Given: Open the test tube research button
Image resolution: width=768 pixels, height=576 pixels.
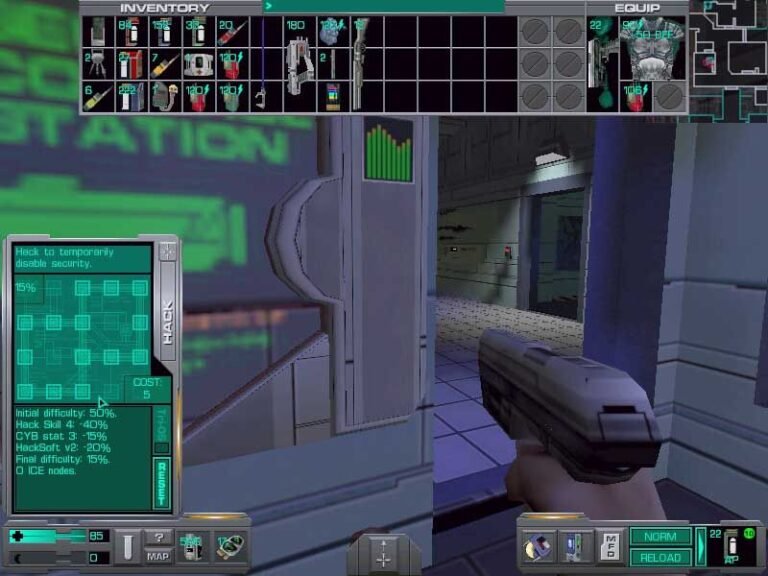Looking at the screenshot, I should click(126, 546).
